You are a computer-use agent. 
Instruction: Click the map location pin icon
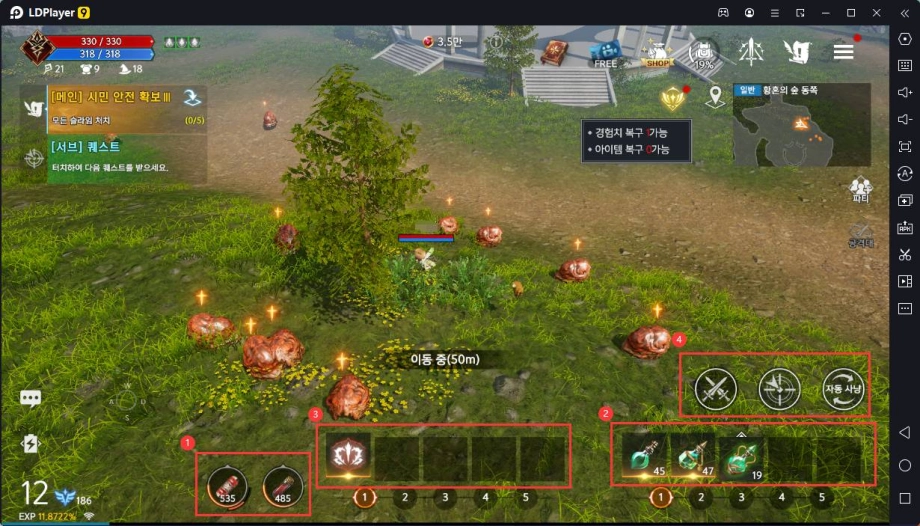coord(714,97)
